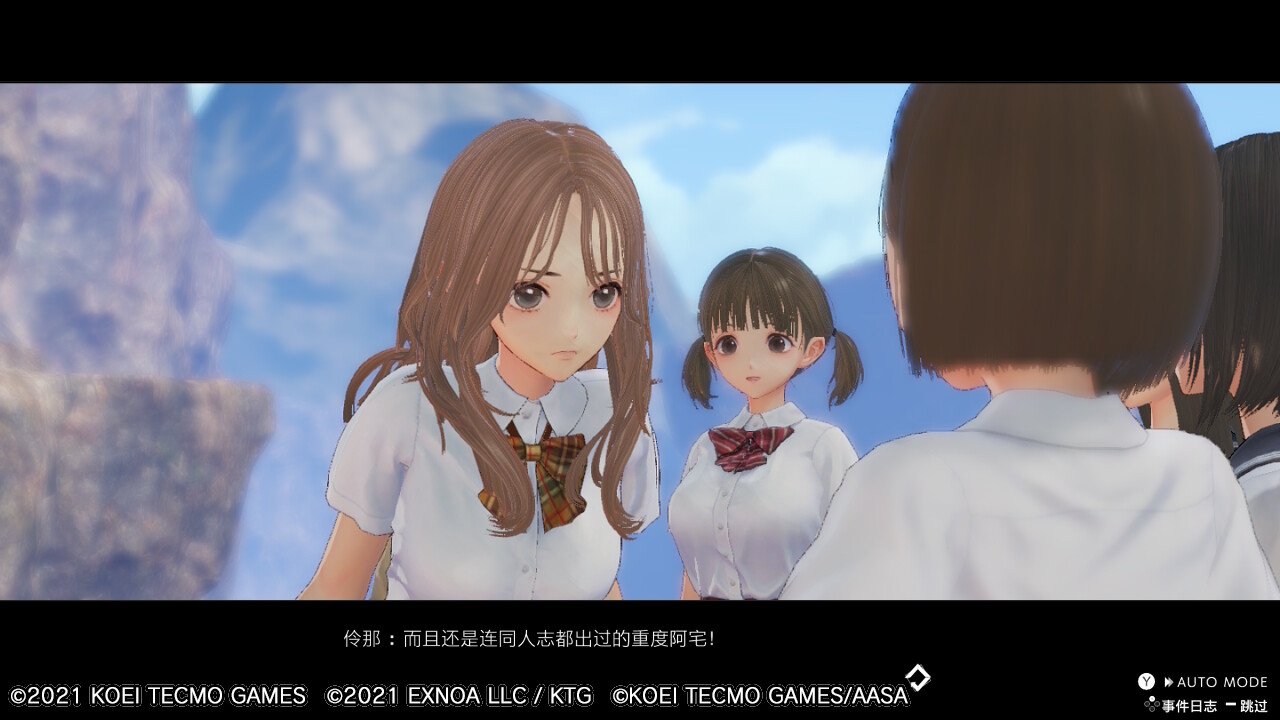
Task: Skip the cutscene with 跳过
Action: pos(1246,706)
